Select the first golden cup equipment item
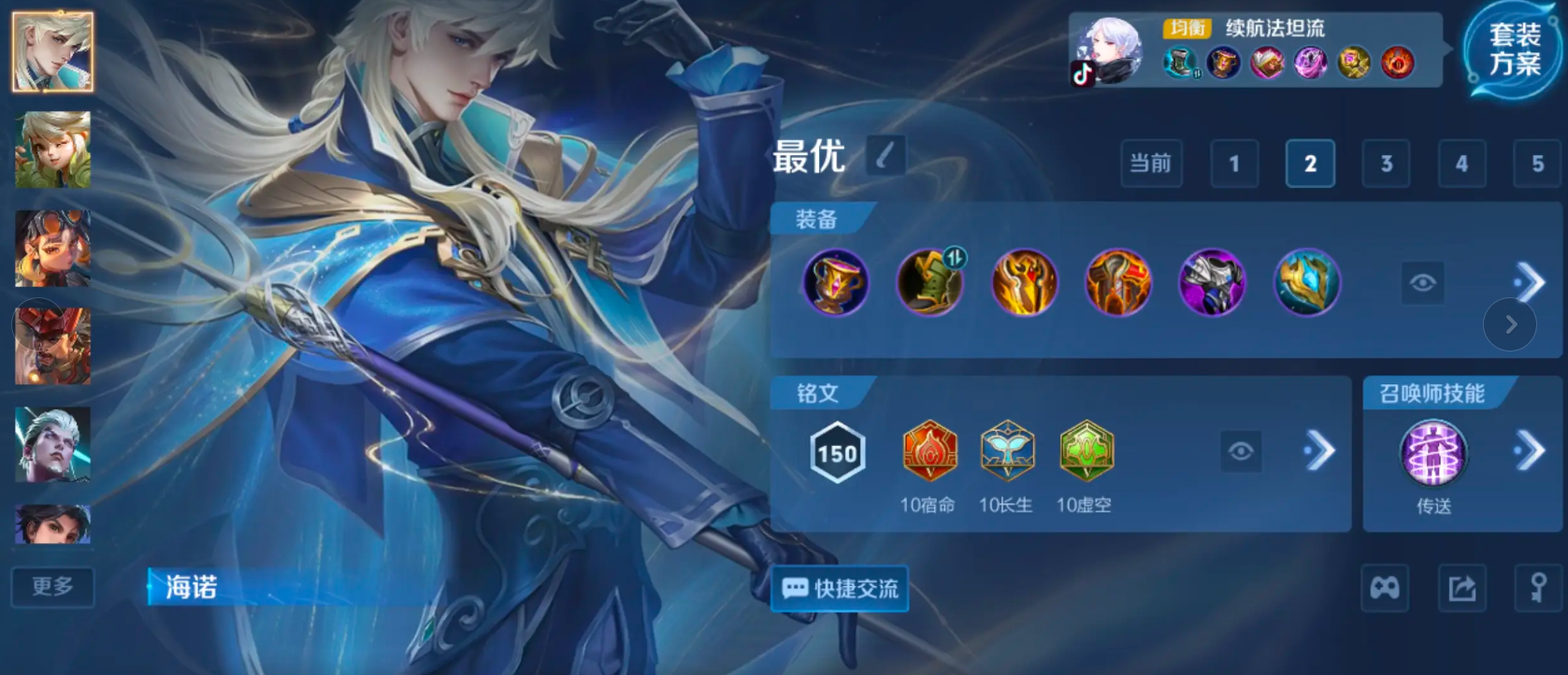This screenshot has width=1568, height=675. point(835,283)
